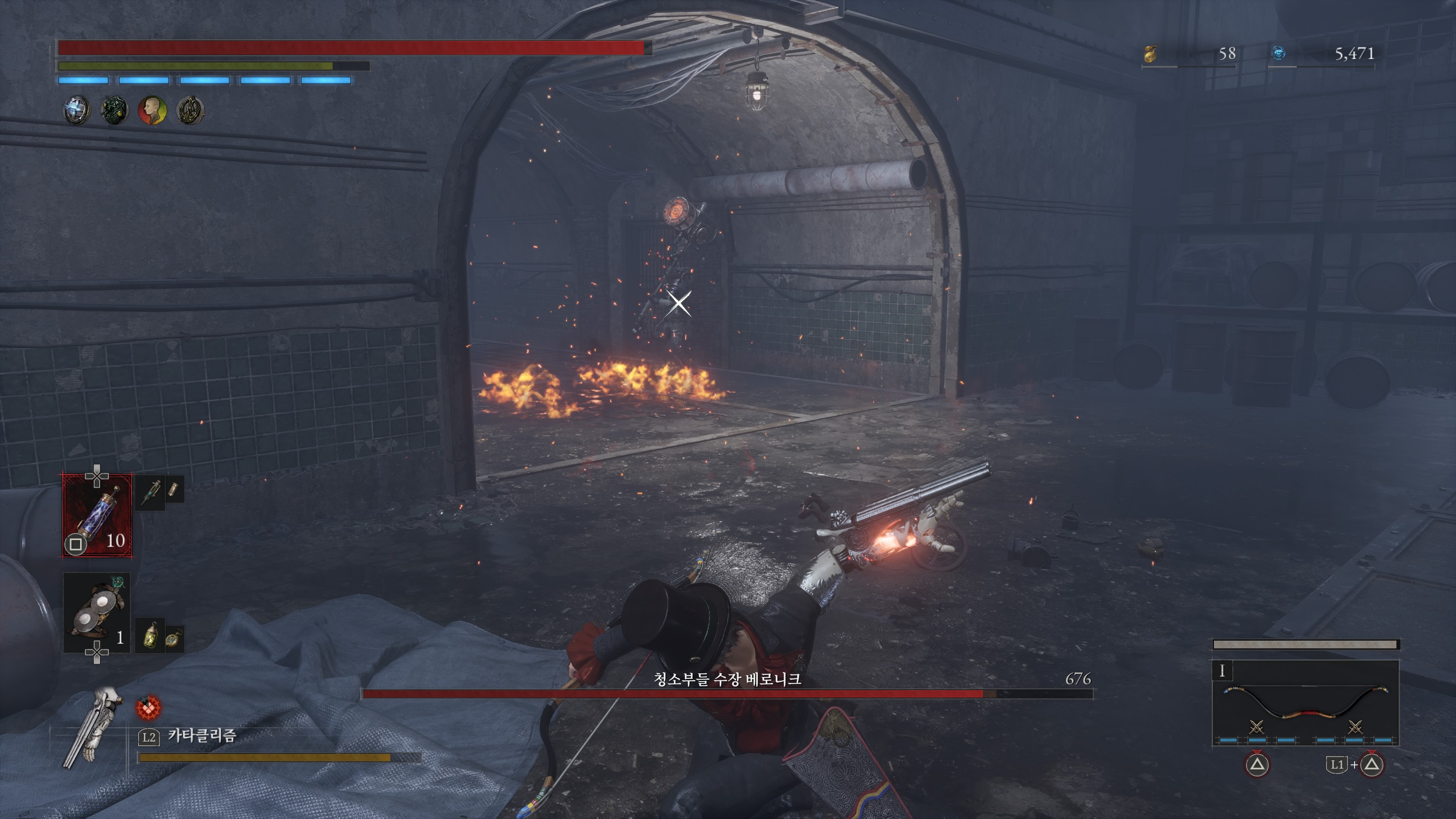The image size is (1456, 819).
Task: Choose the yellow glowing lantern item
Action: point(151,636)
